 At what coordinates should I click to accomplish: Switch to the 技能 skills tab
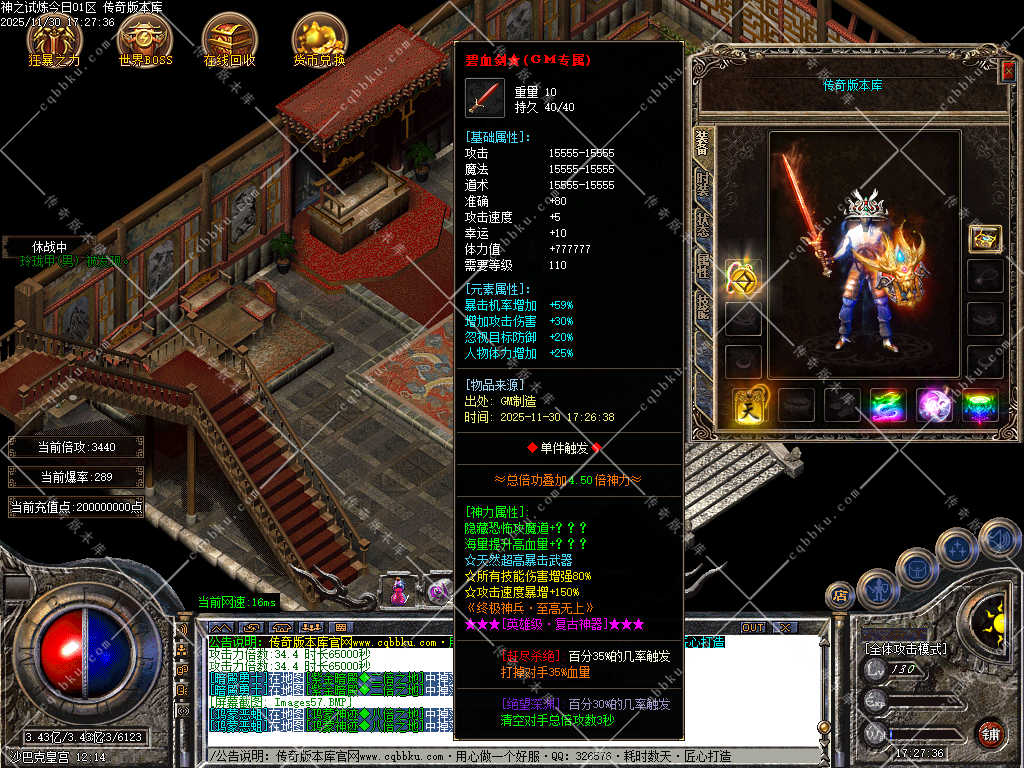point(703,305)
